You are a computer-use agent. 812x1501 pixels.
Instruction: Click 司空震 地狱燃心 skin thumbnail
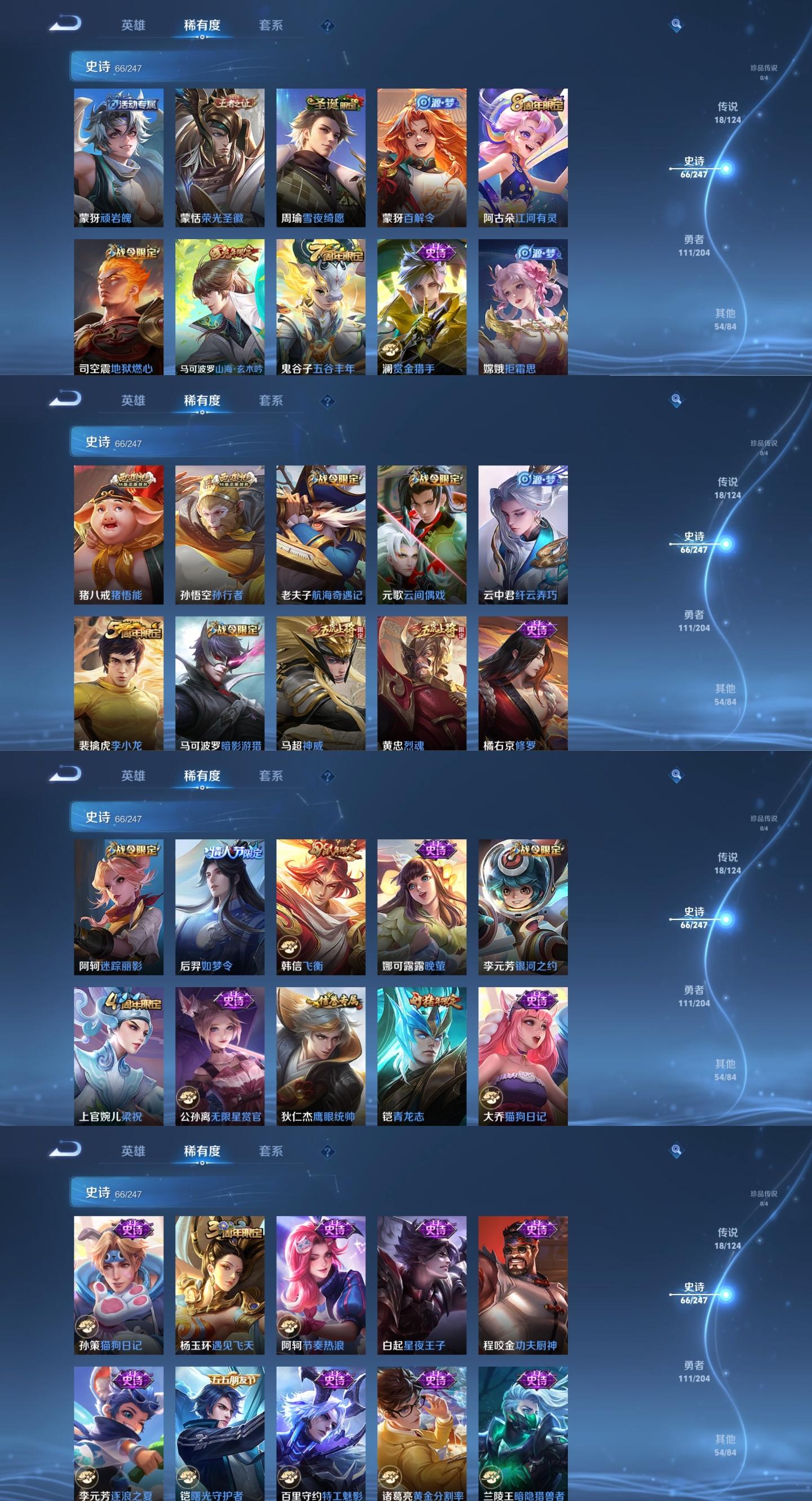[118, 306]
